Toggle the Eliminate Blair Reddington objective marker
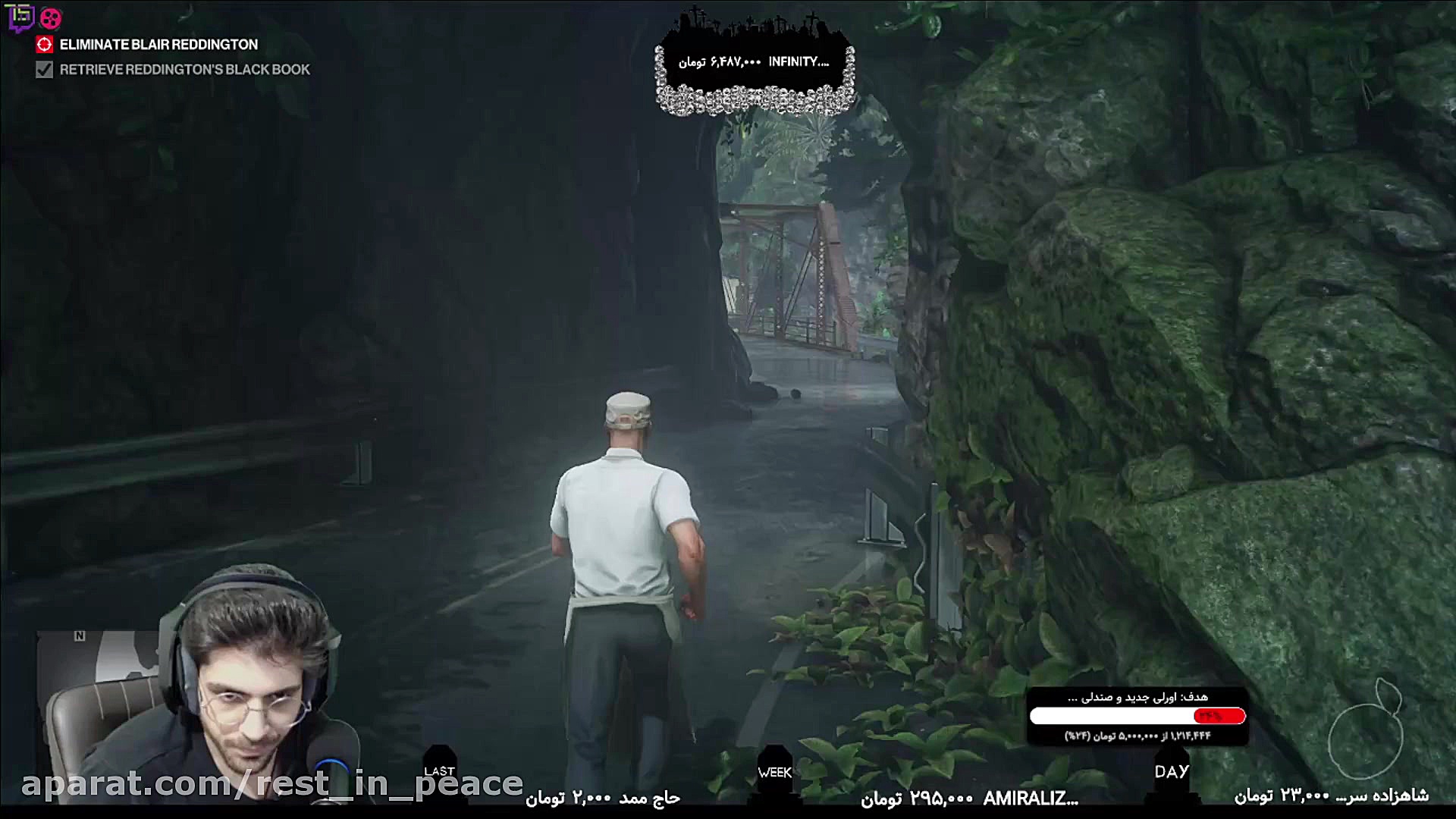 pos(43,45)
